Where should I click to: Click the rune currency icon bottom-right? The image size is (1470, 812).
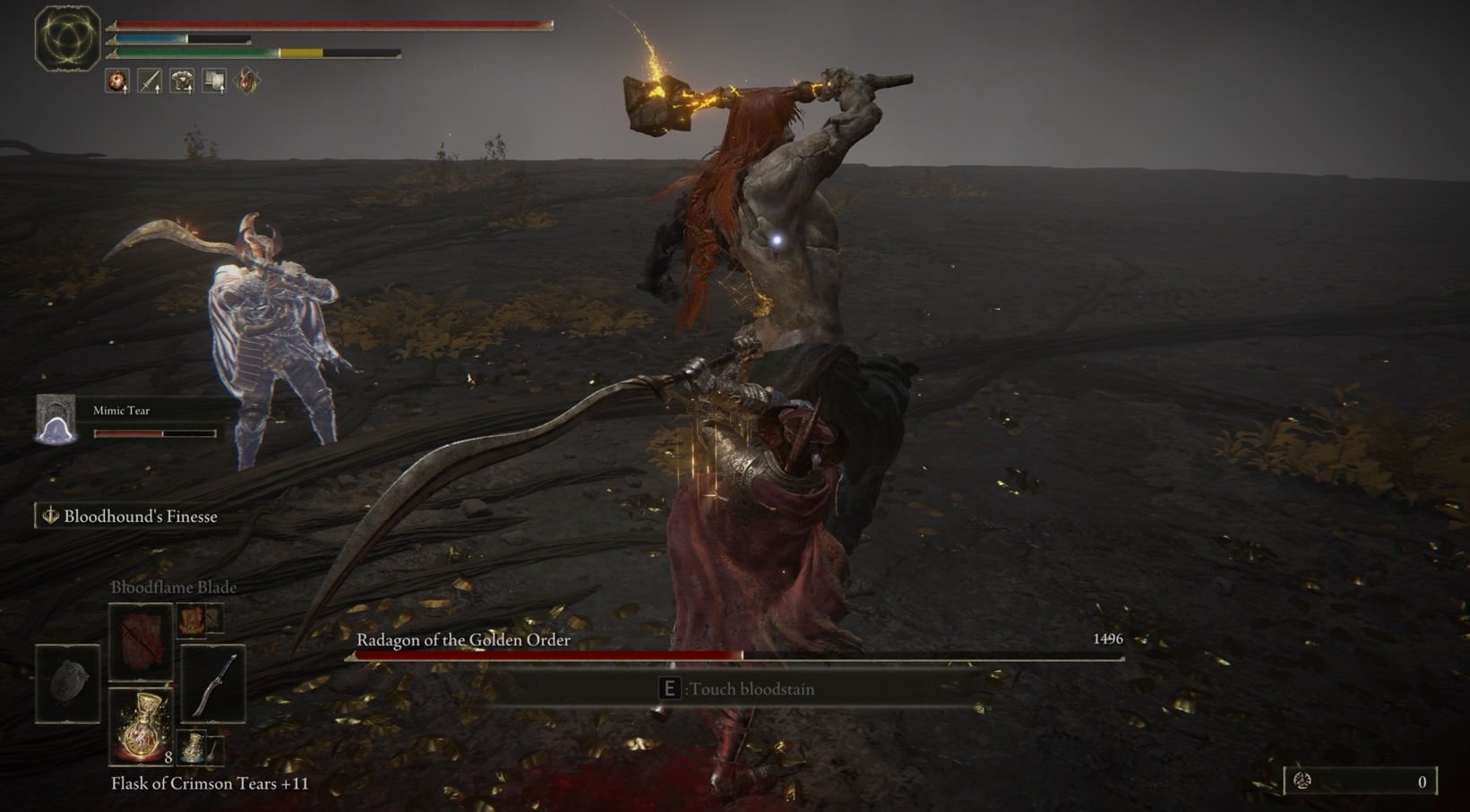(x=1303, y=780)
